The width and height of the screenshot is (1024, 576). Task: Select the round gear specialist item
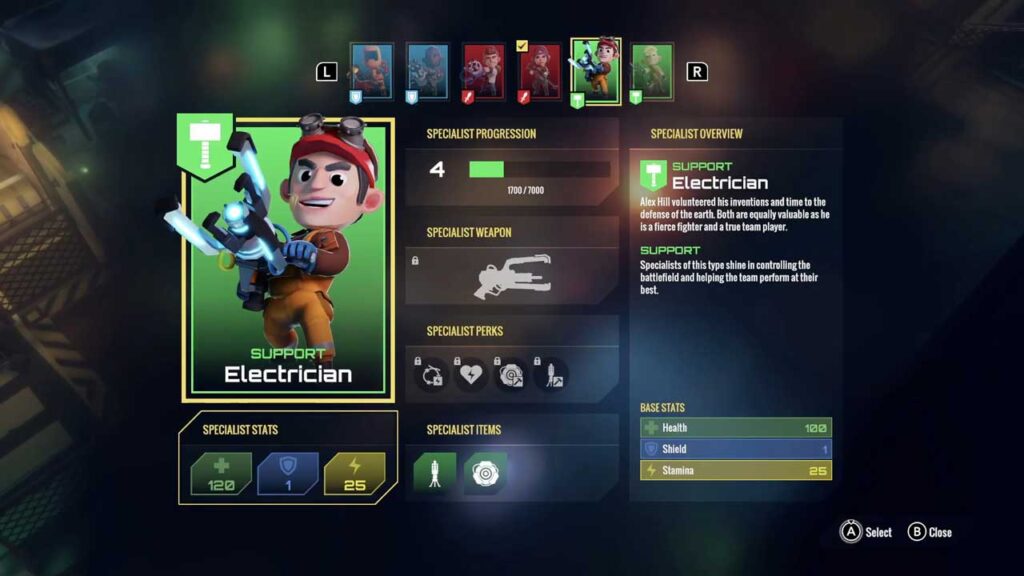485,472
